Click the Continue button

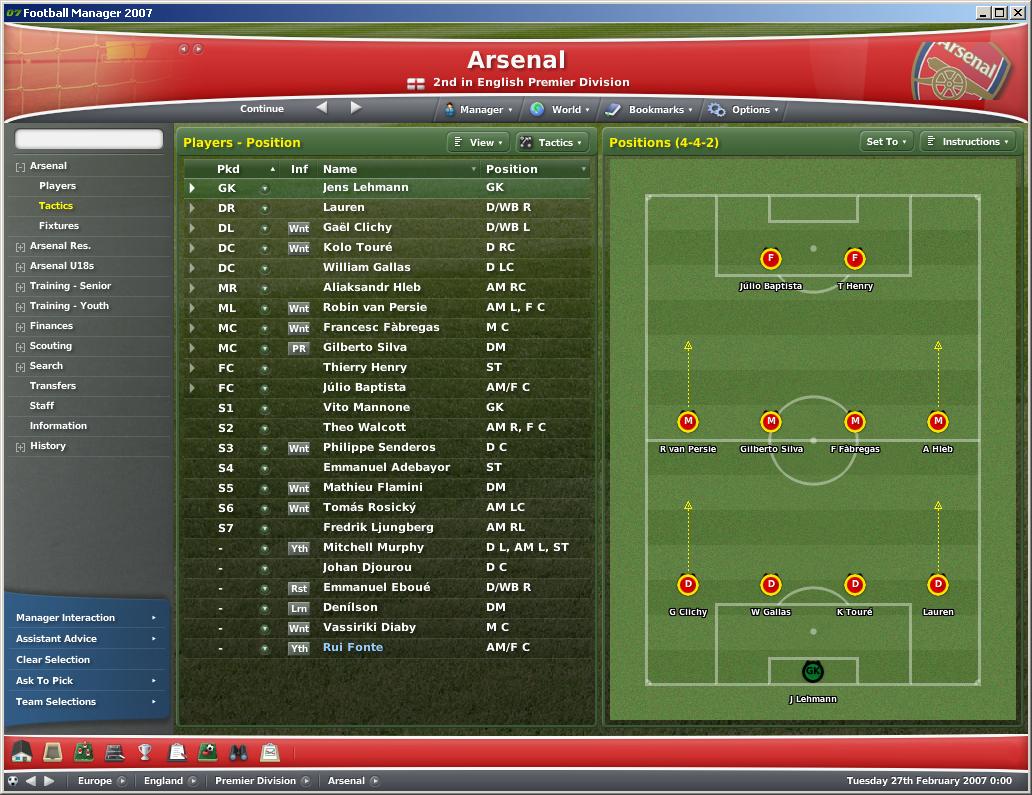coord(262,109)
